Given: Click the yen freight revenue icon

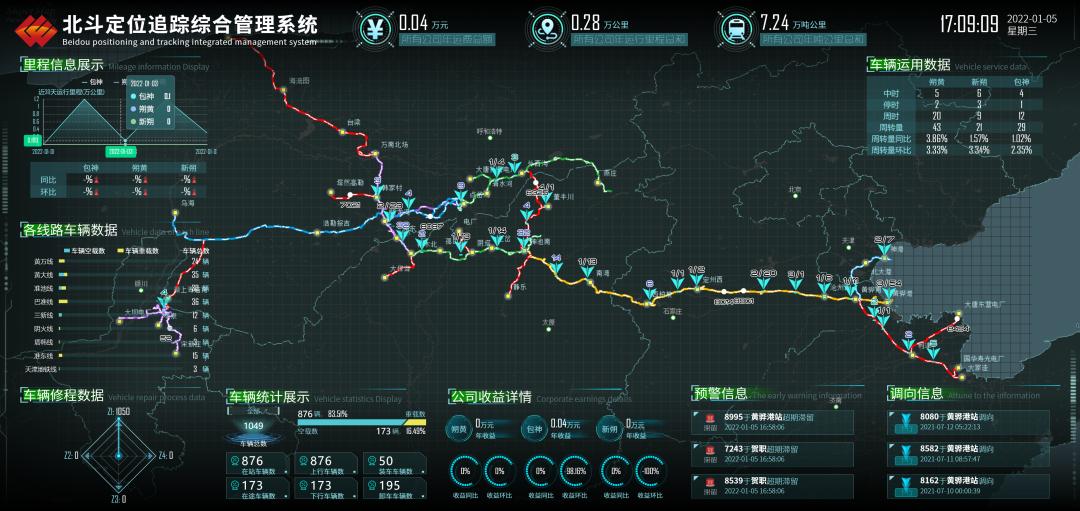Looking at the screenshot, I should (x=376, y=28).
